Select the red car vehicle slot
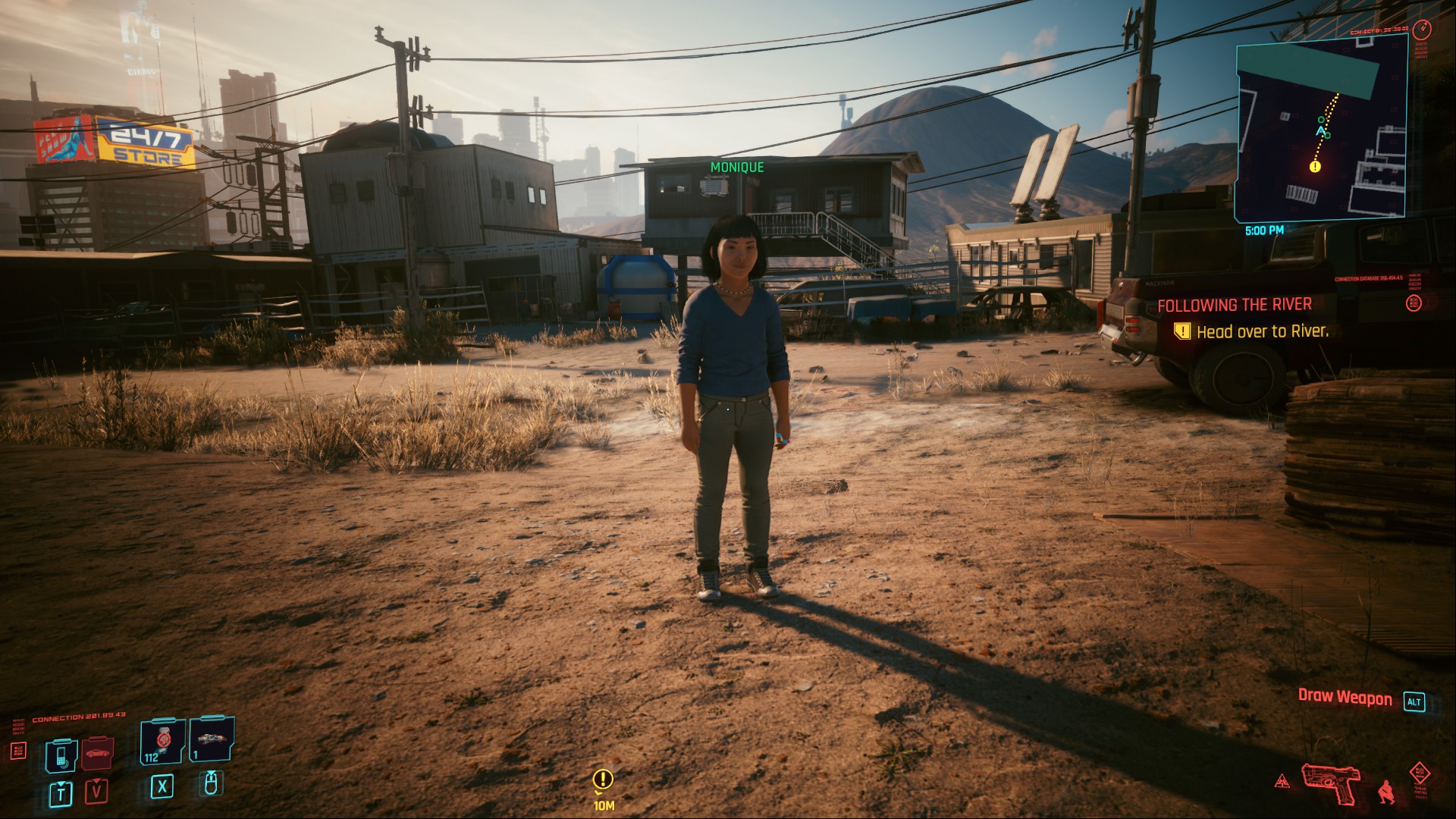Viewport: 1456px width, 819px height. pos(97,754)
